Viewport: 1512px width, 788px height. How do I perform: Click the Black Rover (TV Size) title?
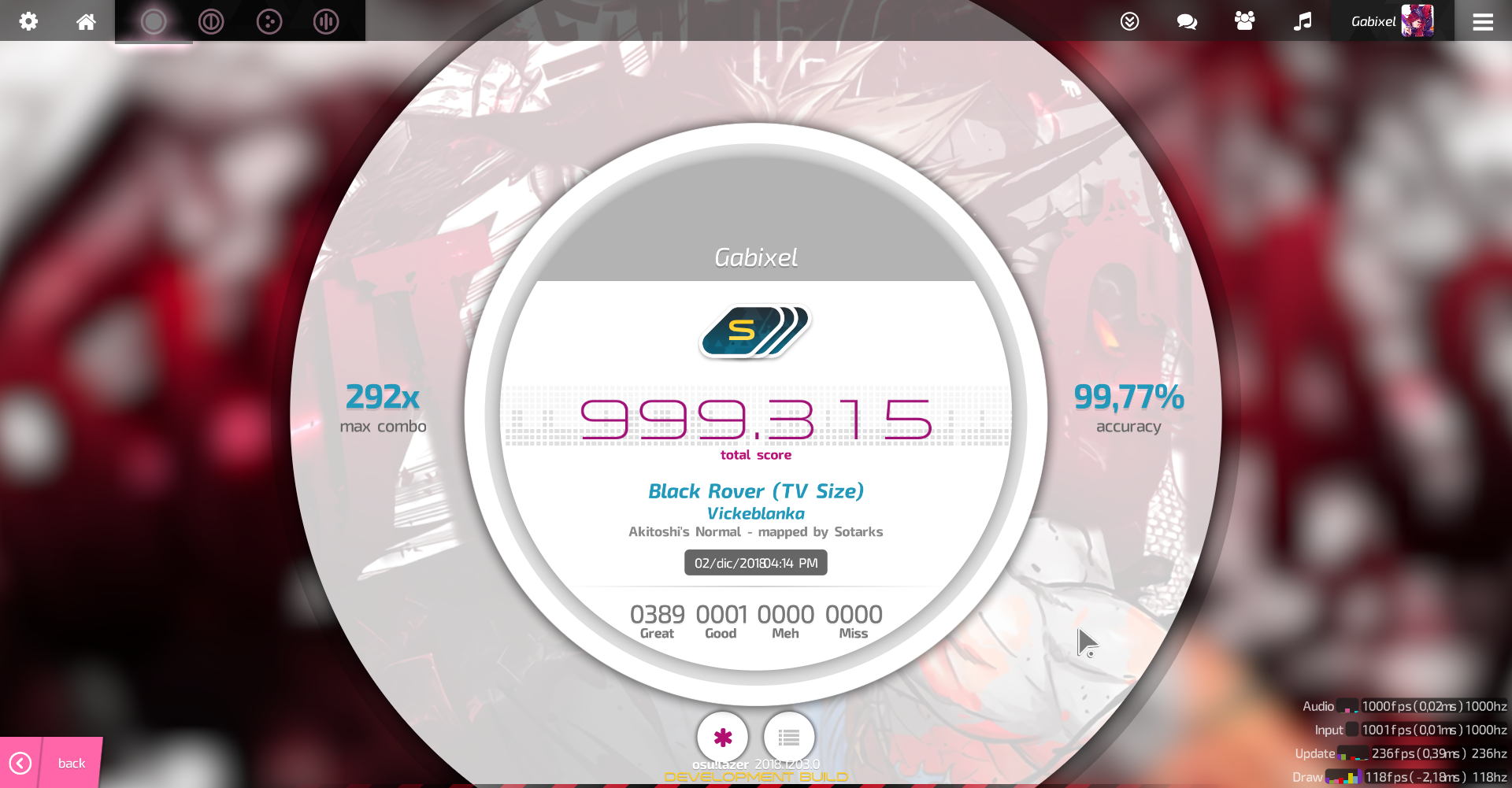tap(754, 490)
